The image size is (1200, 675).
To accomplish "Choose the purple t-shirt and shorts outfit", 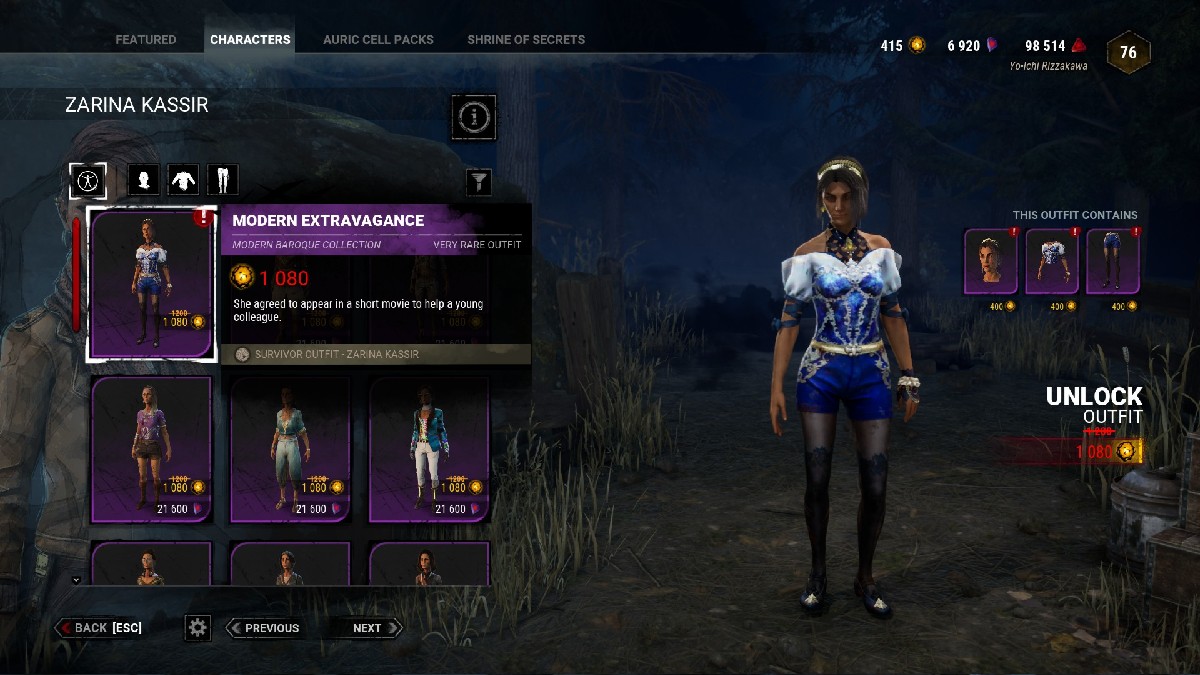I will tap(151, 450).
